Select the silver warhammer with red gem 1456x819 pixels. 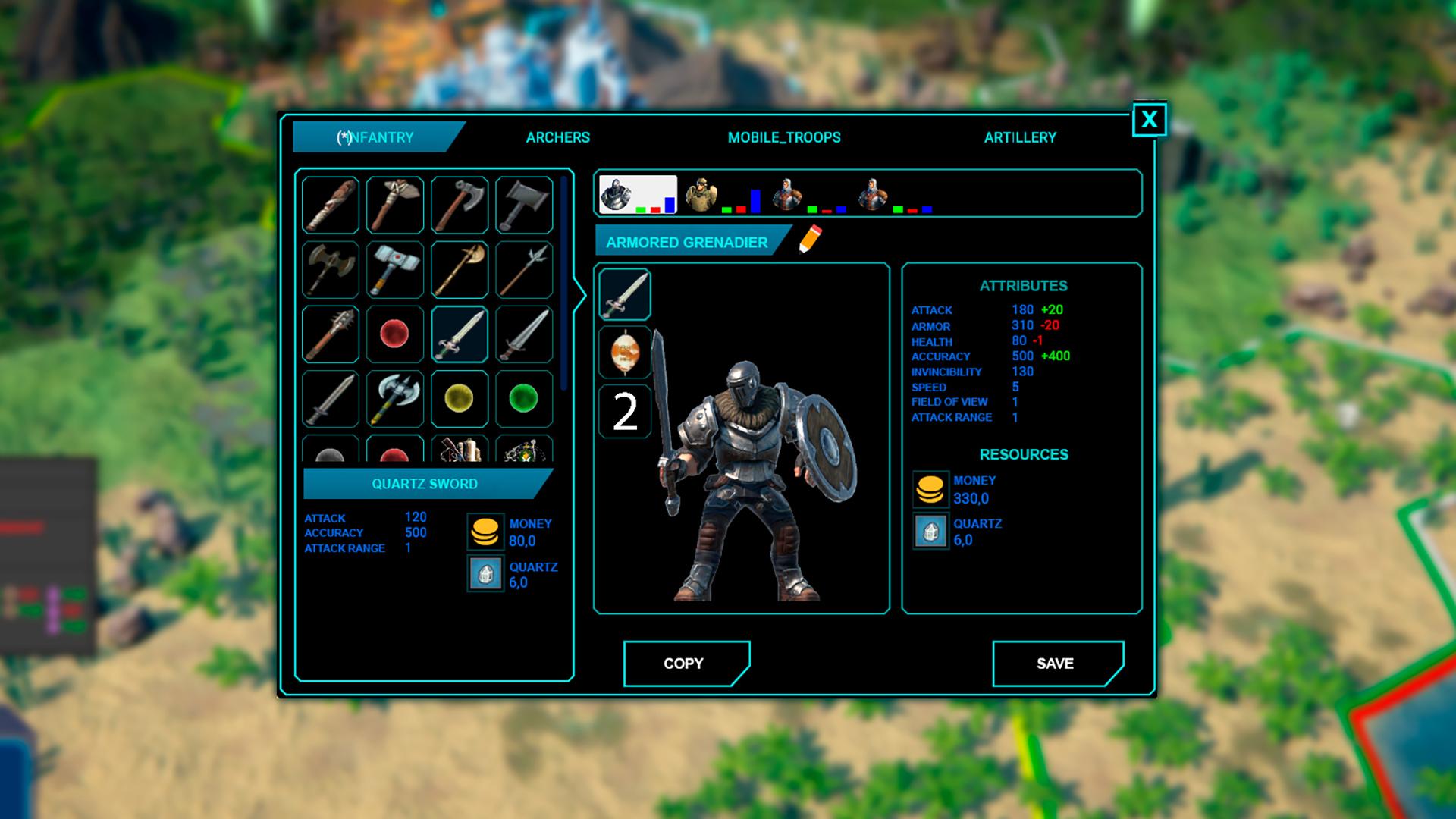395,269
